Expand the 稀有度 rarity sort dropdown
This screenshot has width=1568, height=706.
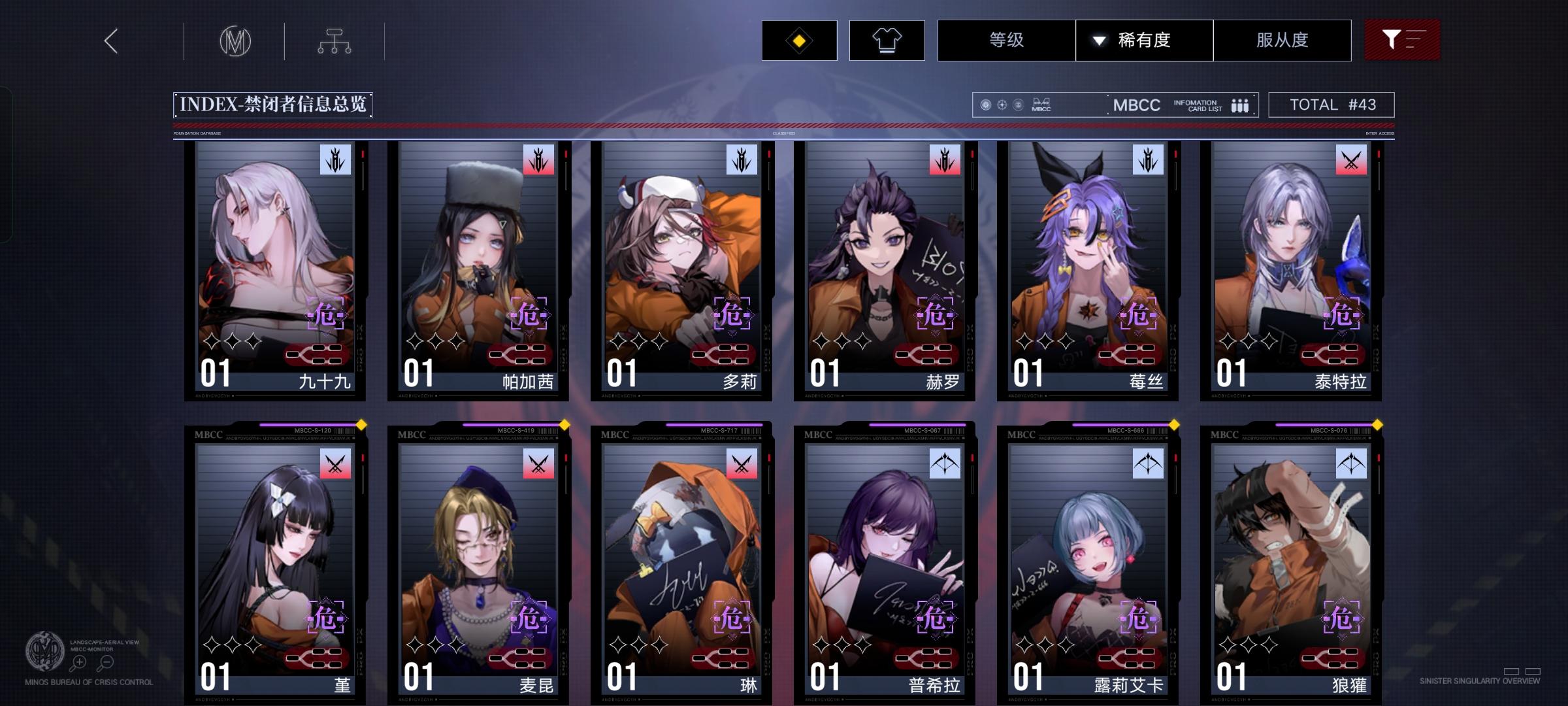click(x=1144, y=40)
